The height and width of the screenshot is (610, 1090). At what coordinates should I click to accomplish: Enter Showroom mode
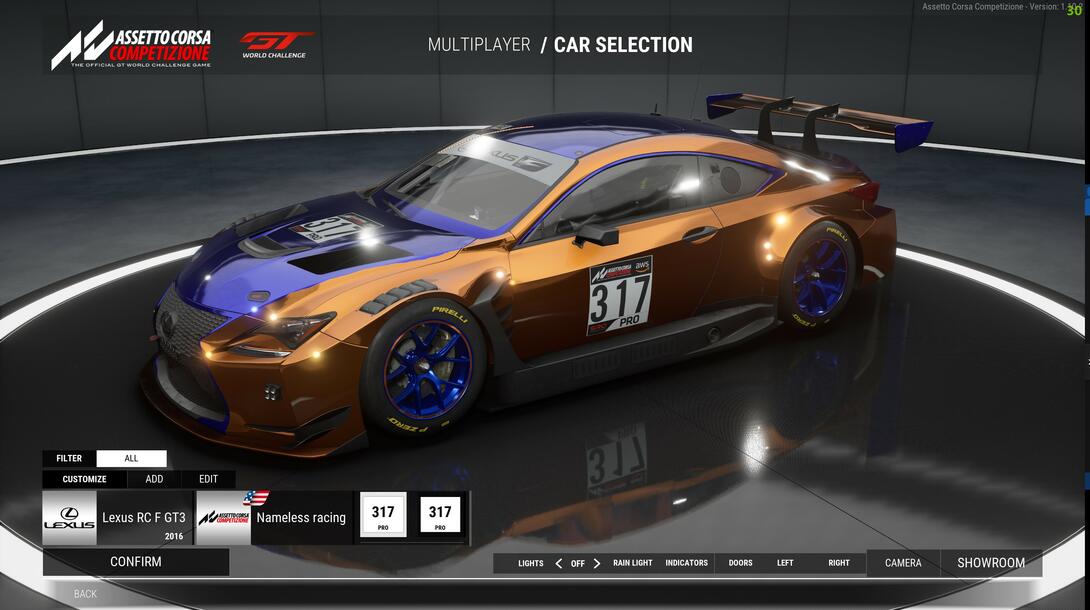(991, 563)
